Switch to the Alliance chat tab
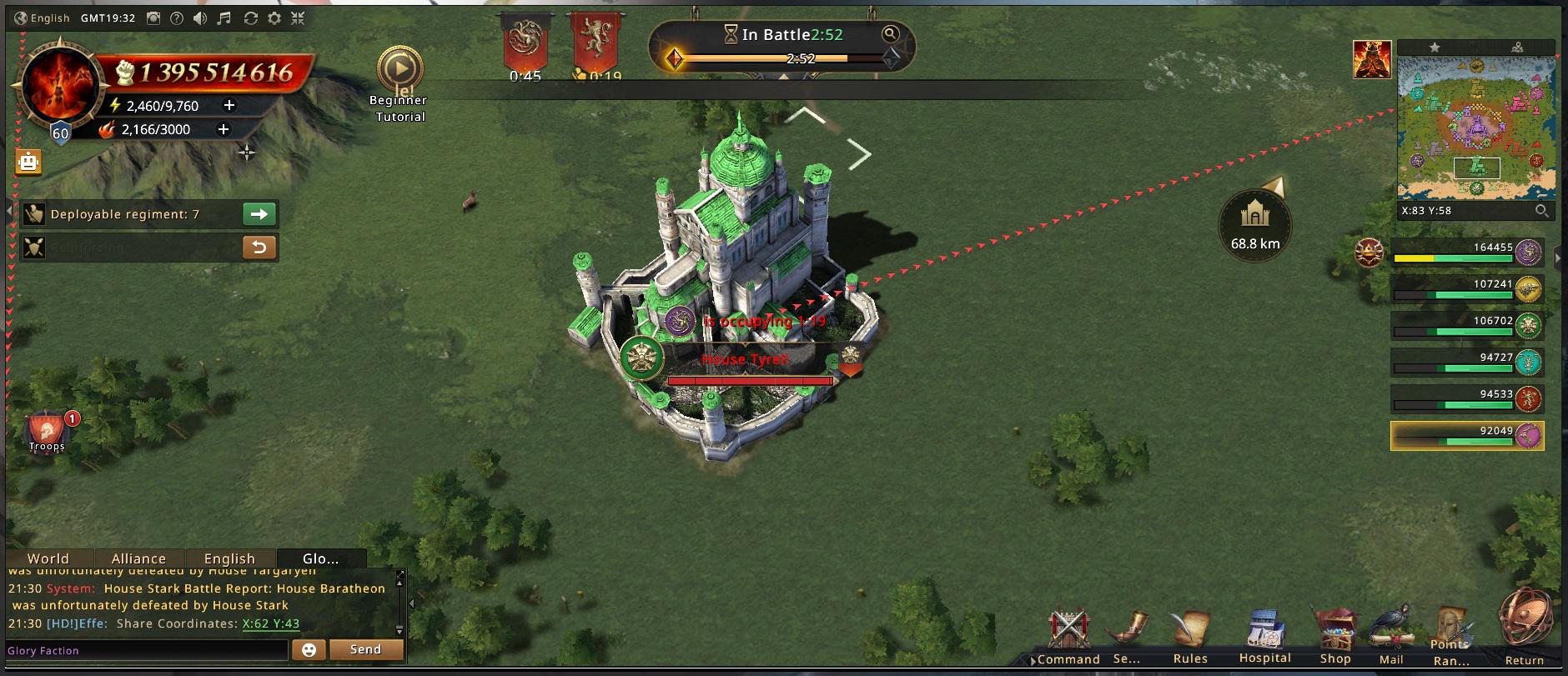The width and height of the screenshot is (1568, 676). pos(138,558)
